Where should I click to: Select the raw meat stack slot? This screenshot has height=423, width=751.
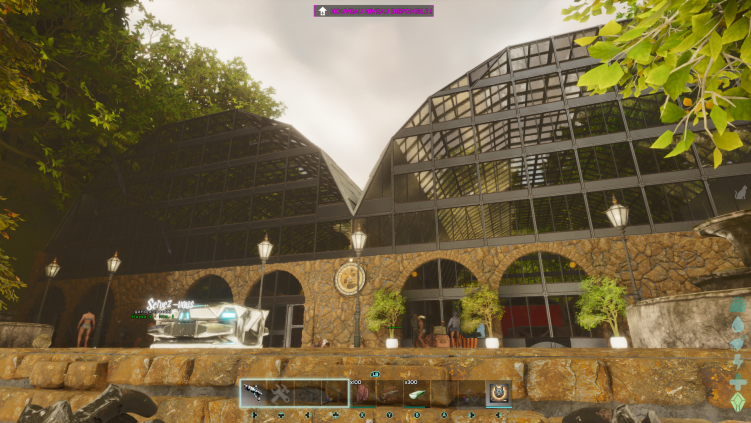coord(362,394)
